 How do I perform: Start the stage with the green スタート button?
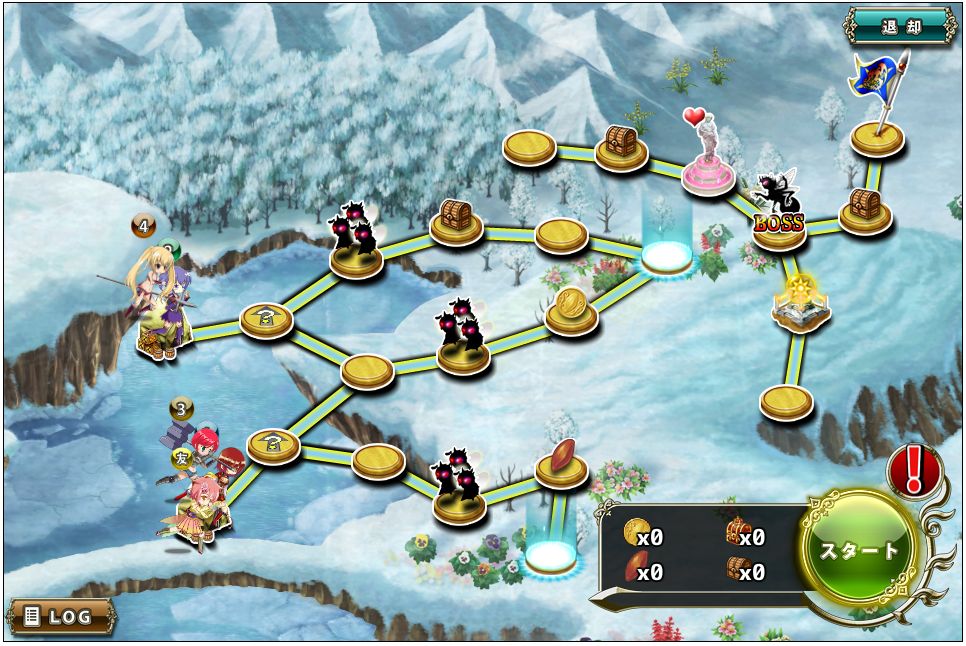(x=859, y=550)
